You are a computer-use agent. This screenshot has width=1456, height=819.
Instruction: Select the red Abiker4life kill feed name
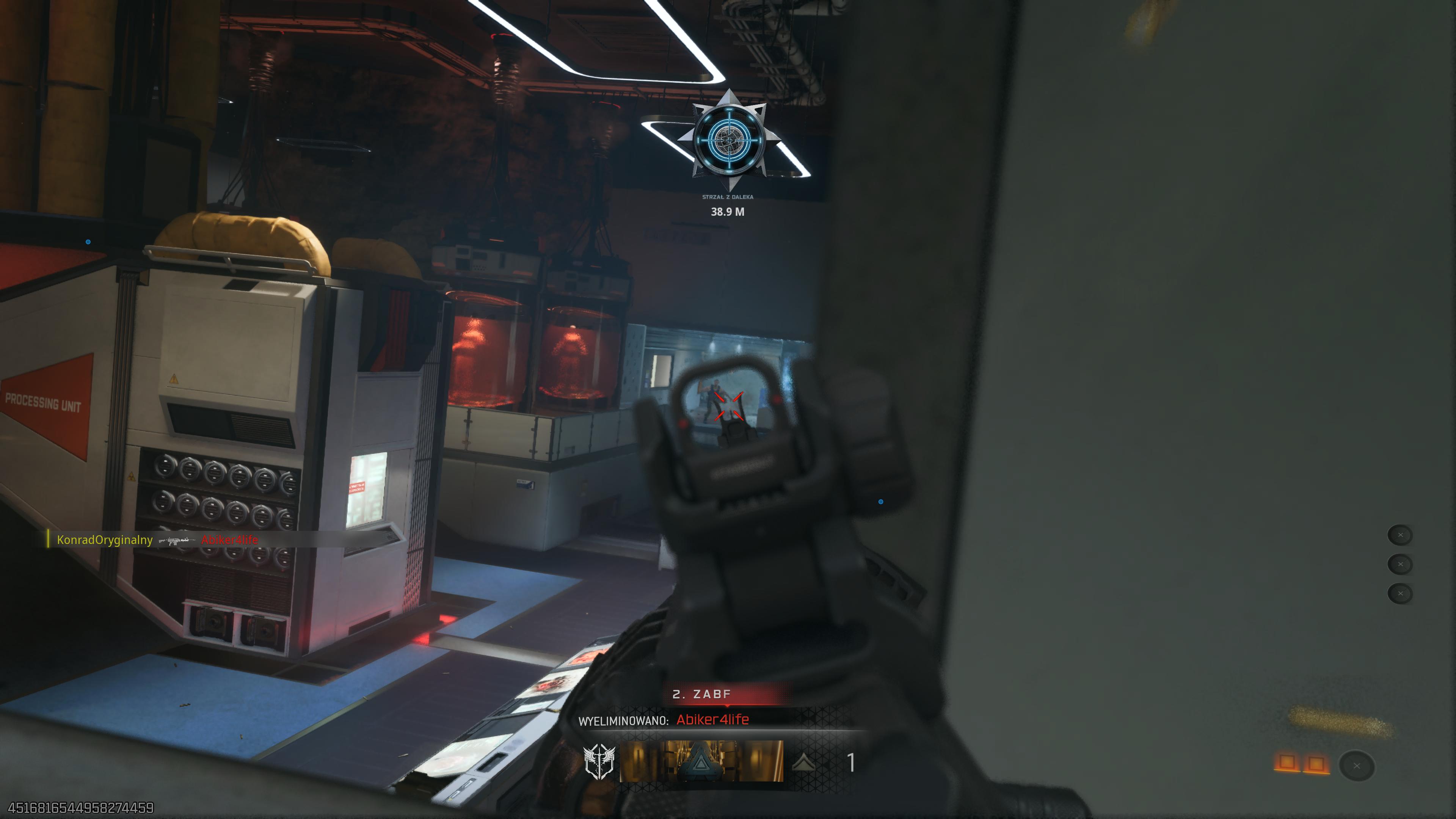coord(229,540)
